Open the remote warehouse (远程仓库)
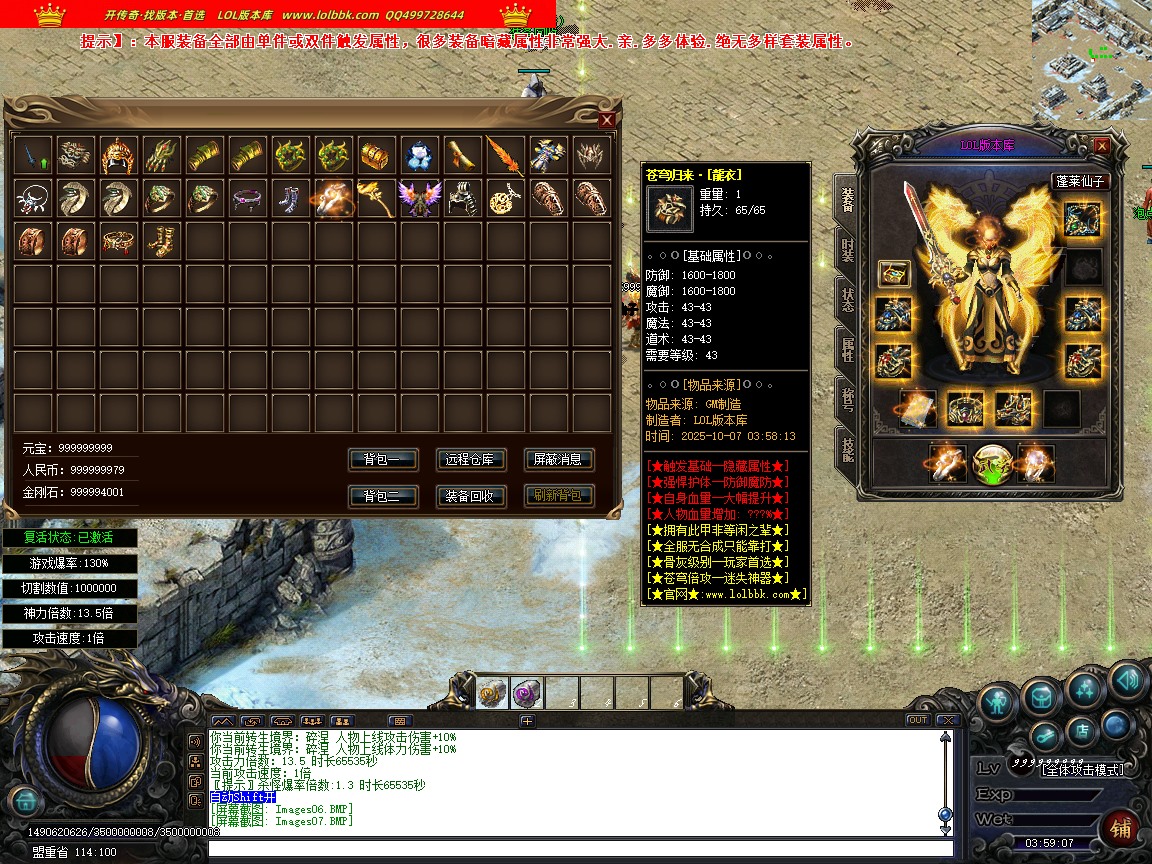Viewport: 1152px width, 864px height. 471,460
